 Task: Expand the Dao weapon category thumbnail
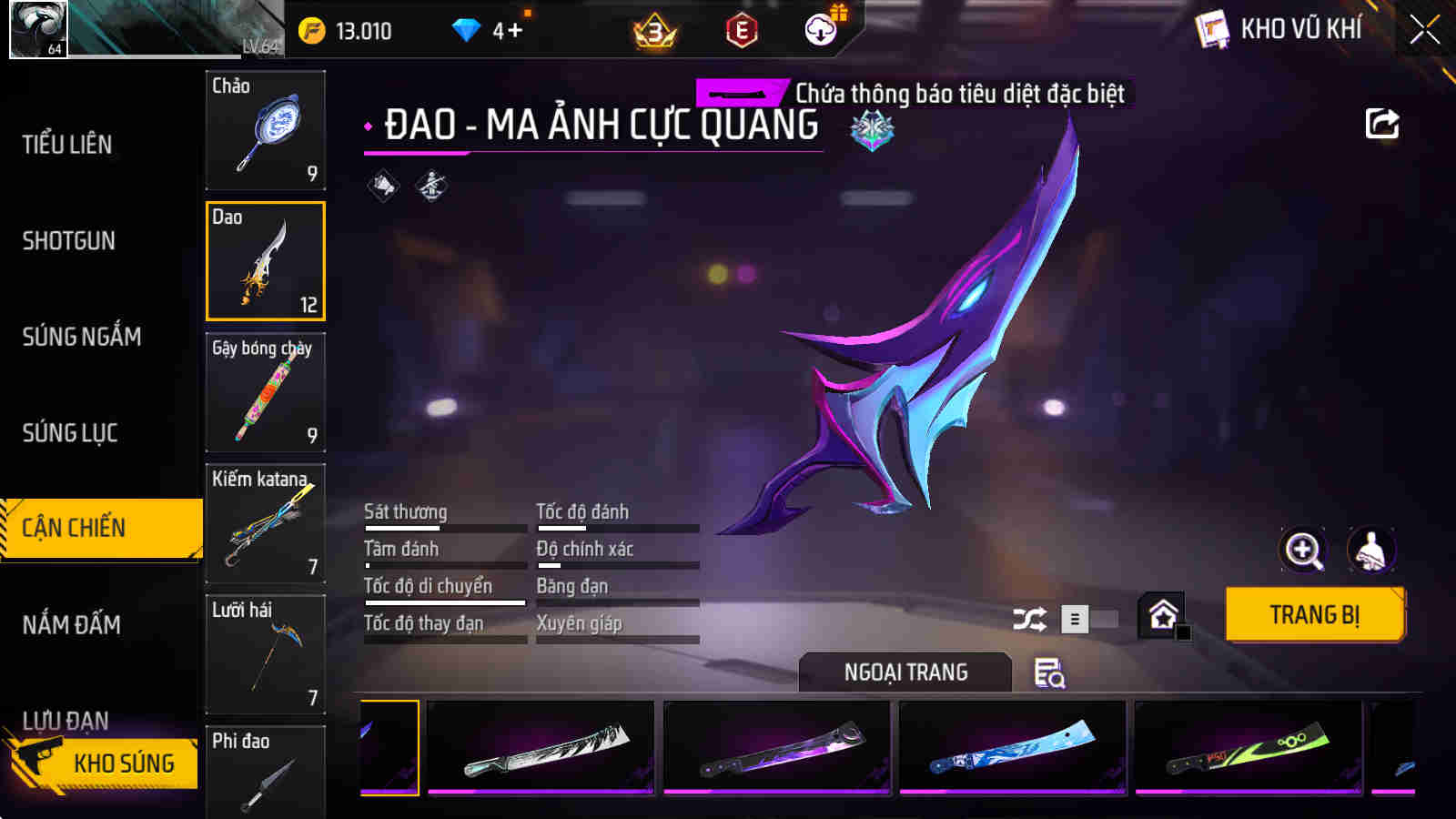265,263
